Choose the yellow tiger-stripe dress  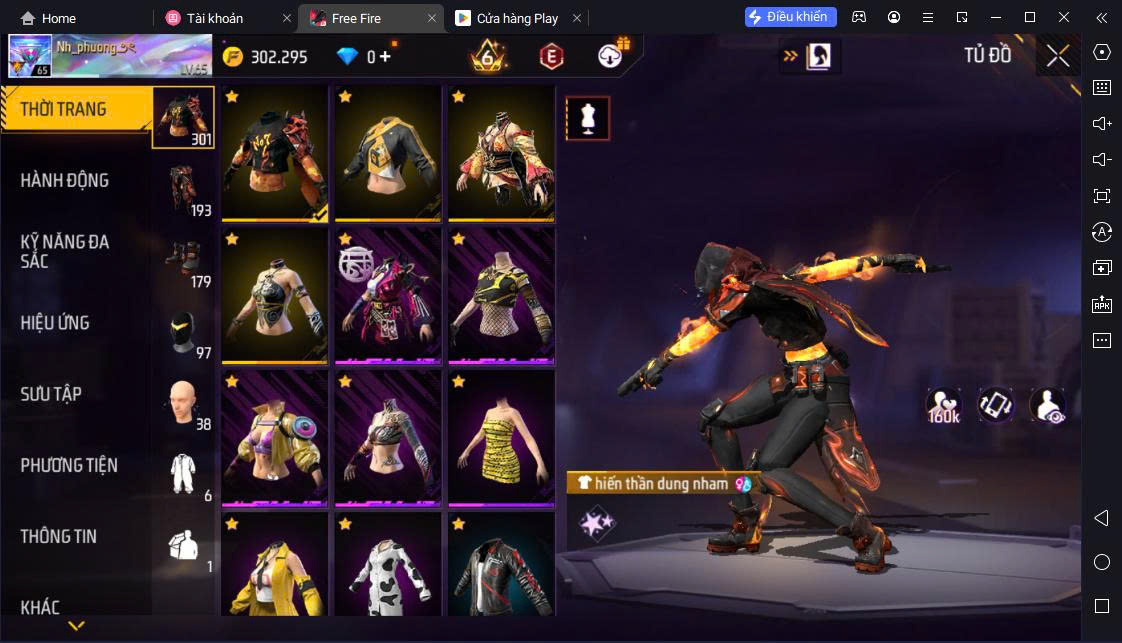[500, 439]
